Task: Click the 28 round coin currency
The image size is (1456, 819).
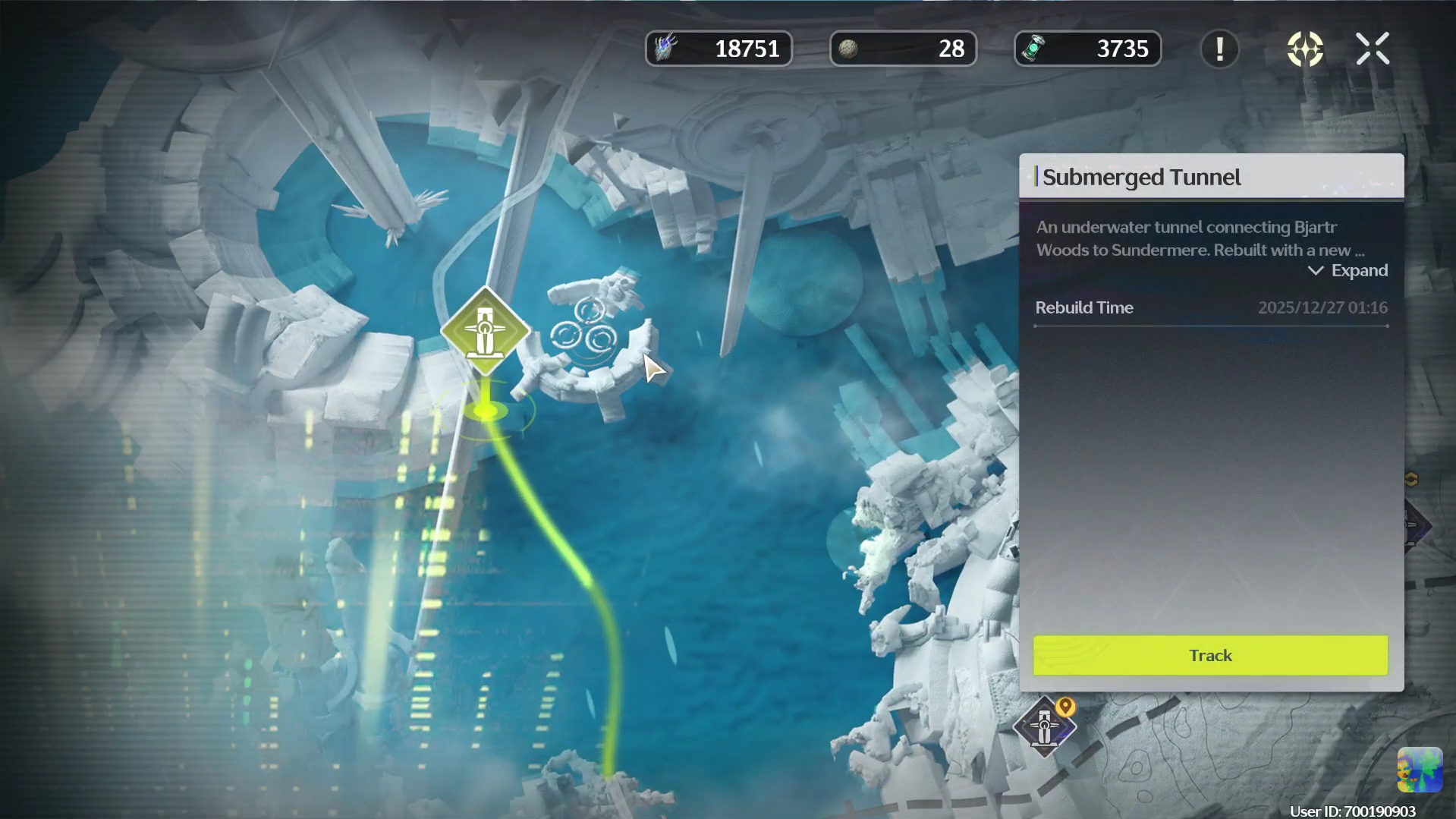Action: 903,49
